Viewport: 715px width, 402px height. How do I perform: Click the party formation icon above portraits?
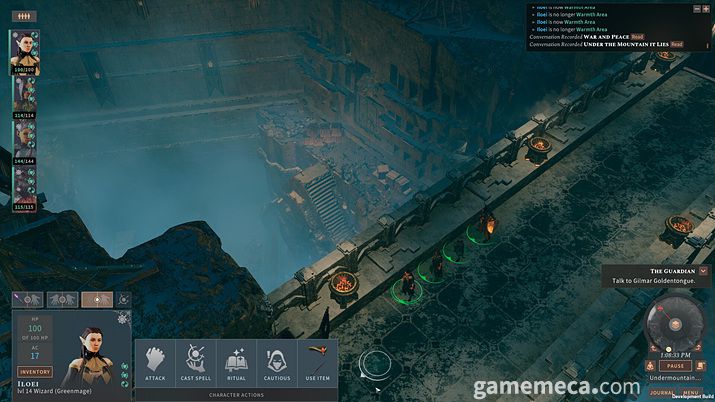pyautogui.click(x=22, y=16)
